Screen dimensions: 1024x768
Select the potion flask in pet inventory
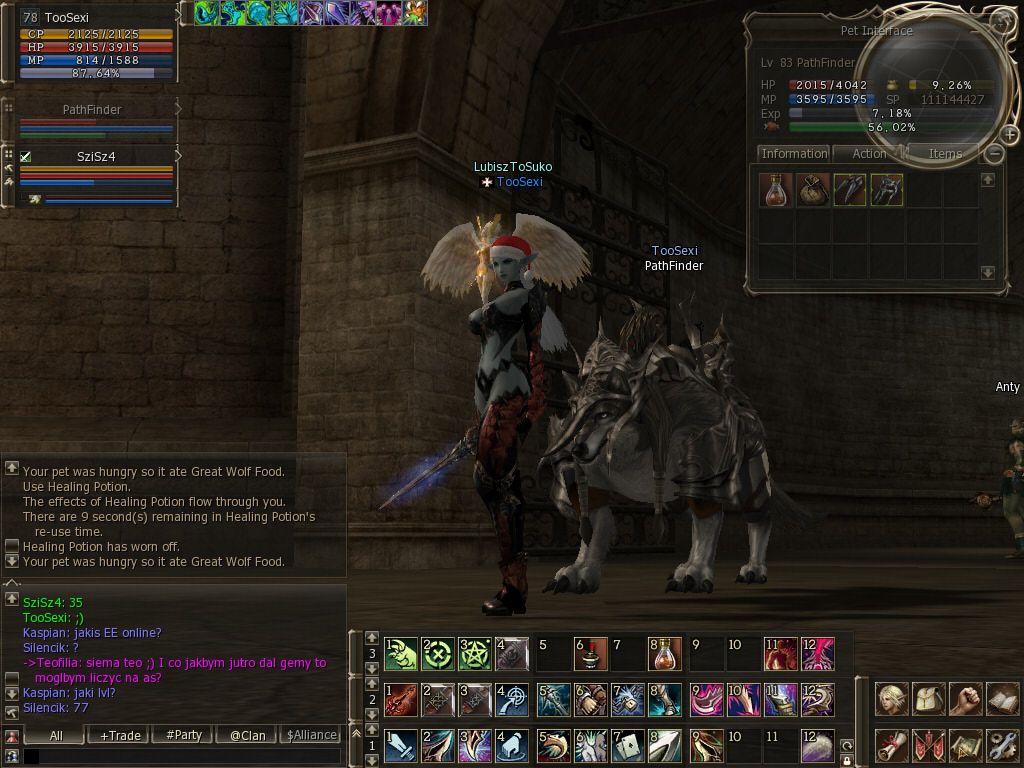(775, 190)
